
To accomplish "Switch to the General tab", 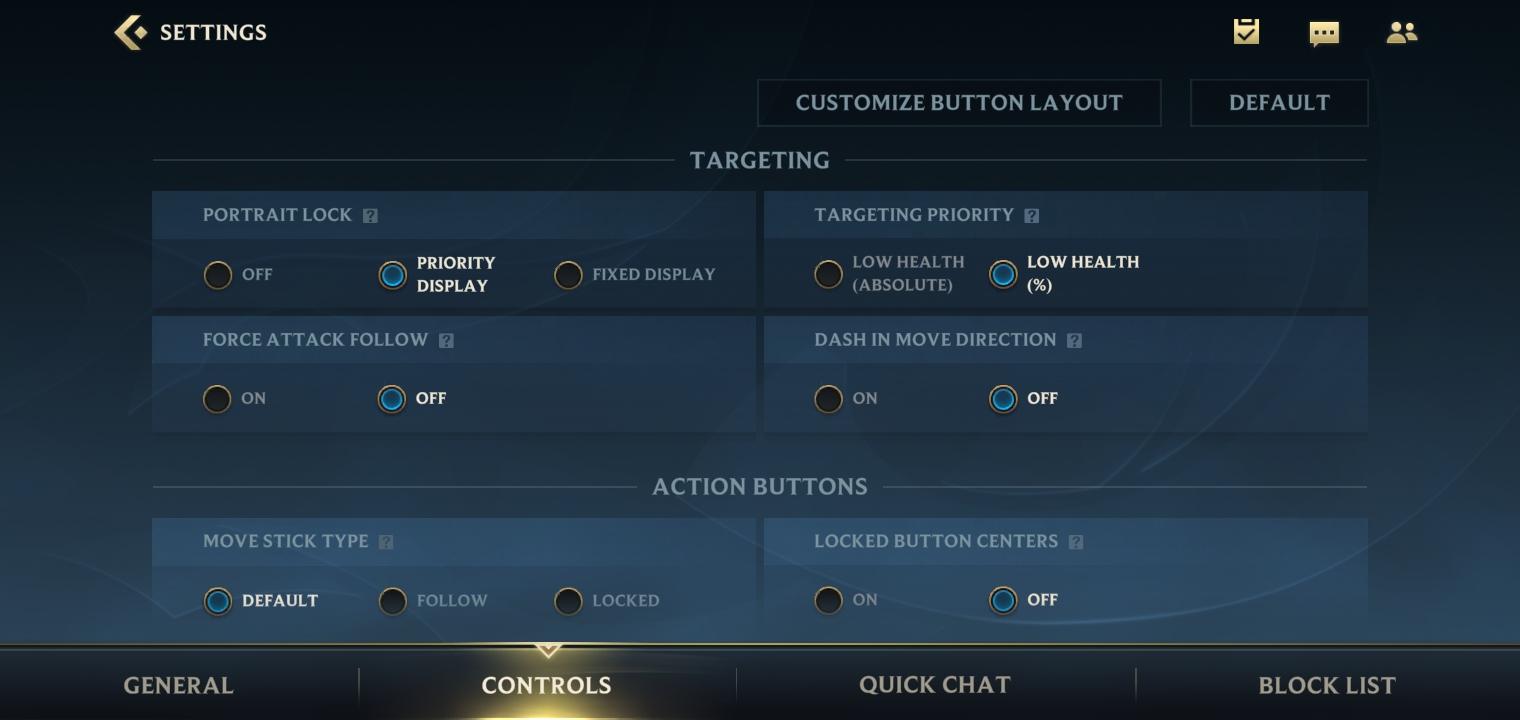I will point(178,685).
